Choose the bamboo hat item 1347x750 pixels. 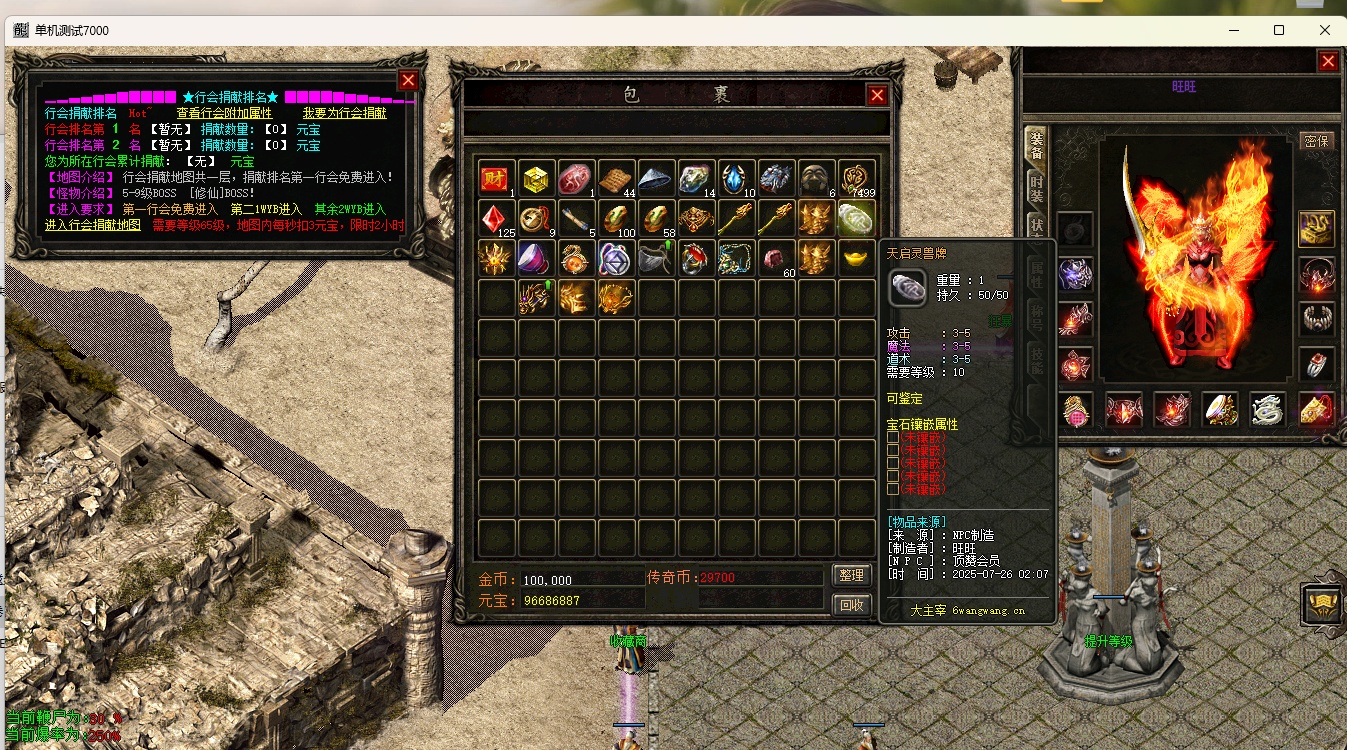pyautogui.click(x=657, y=178)
